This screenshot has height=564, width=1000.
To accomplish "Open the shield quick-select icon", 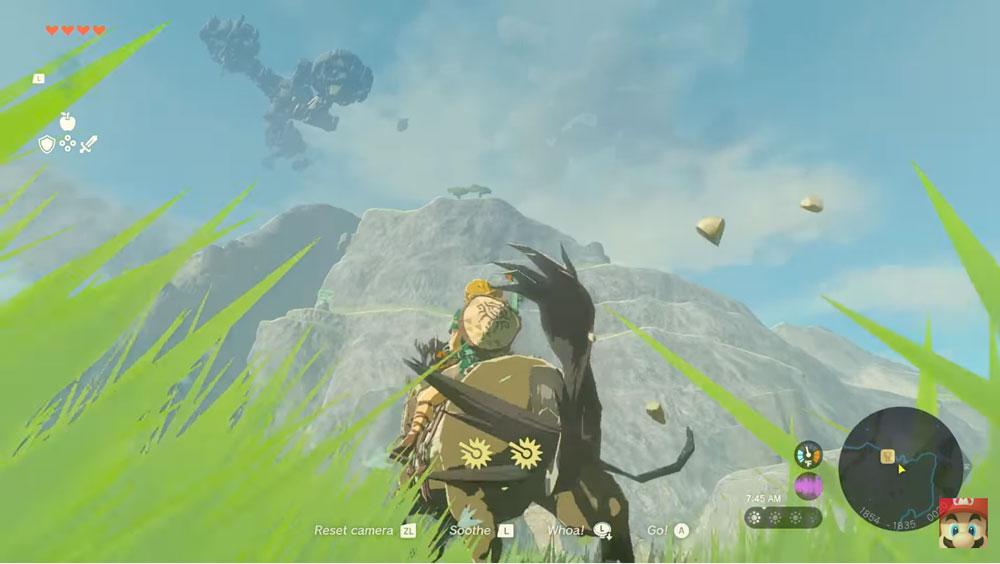I will [x=46, y=144].
